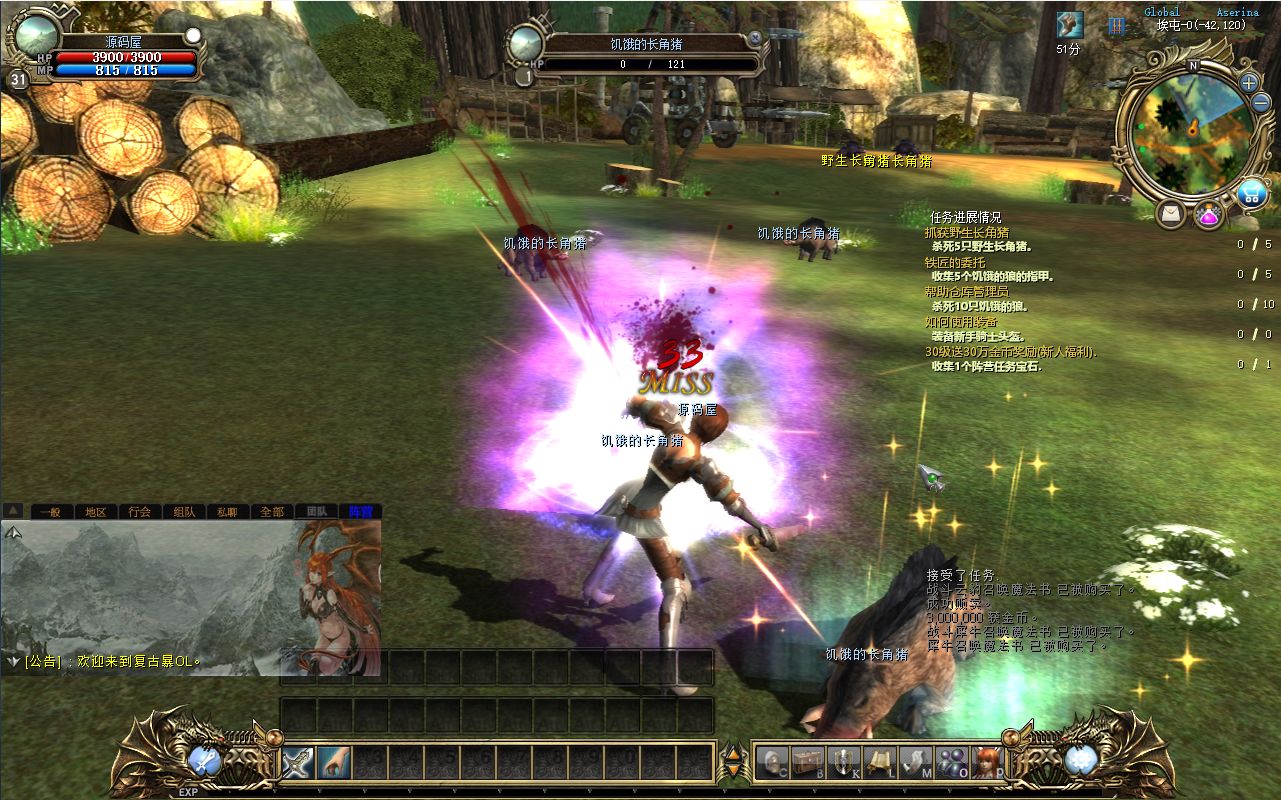Viewport: 1281px width, 800px height.
Task: Open the red-haired character portrait icon
Action: tap(988, 763)
